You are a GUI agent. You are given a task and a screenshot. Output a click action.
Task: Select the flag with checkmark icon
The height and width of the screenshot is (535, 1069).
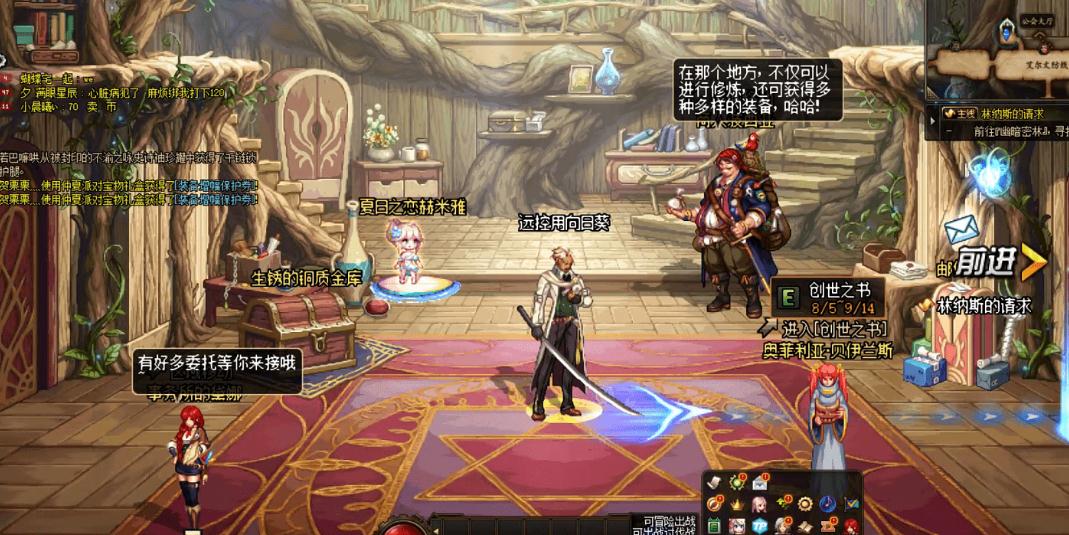click(x=852, y=505)
